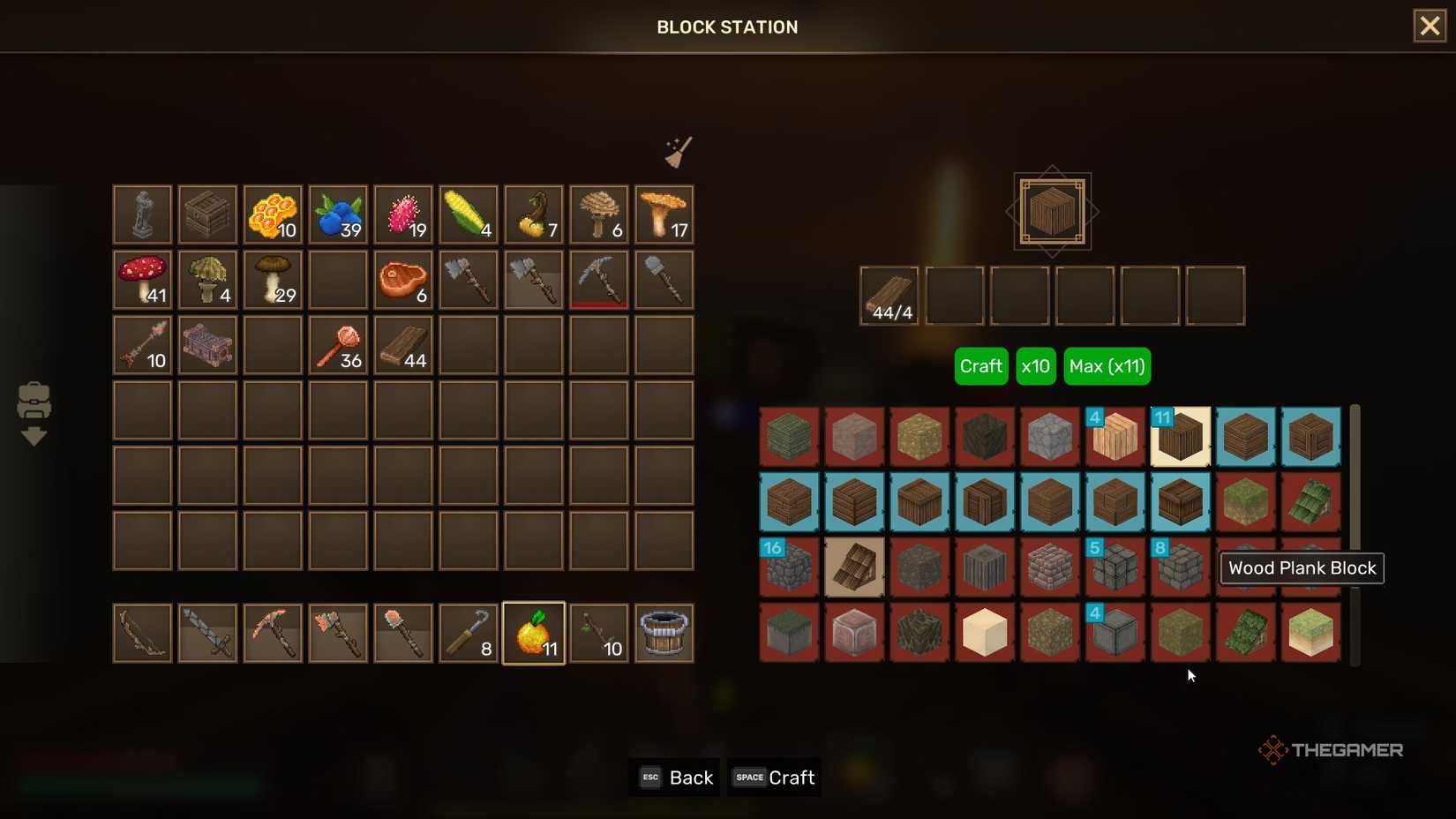Screen dimensions: 1456x819
Task: Select the honeycomb stack in inventory
Action: coord(273,214)
